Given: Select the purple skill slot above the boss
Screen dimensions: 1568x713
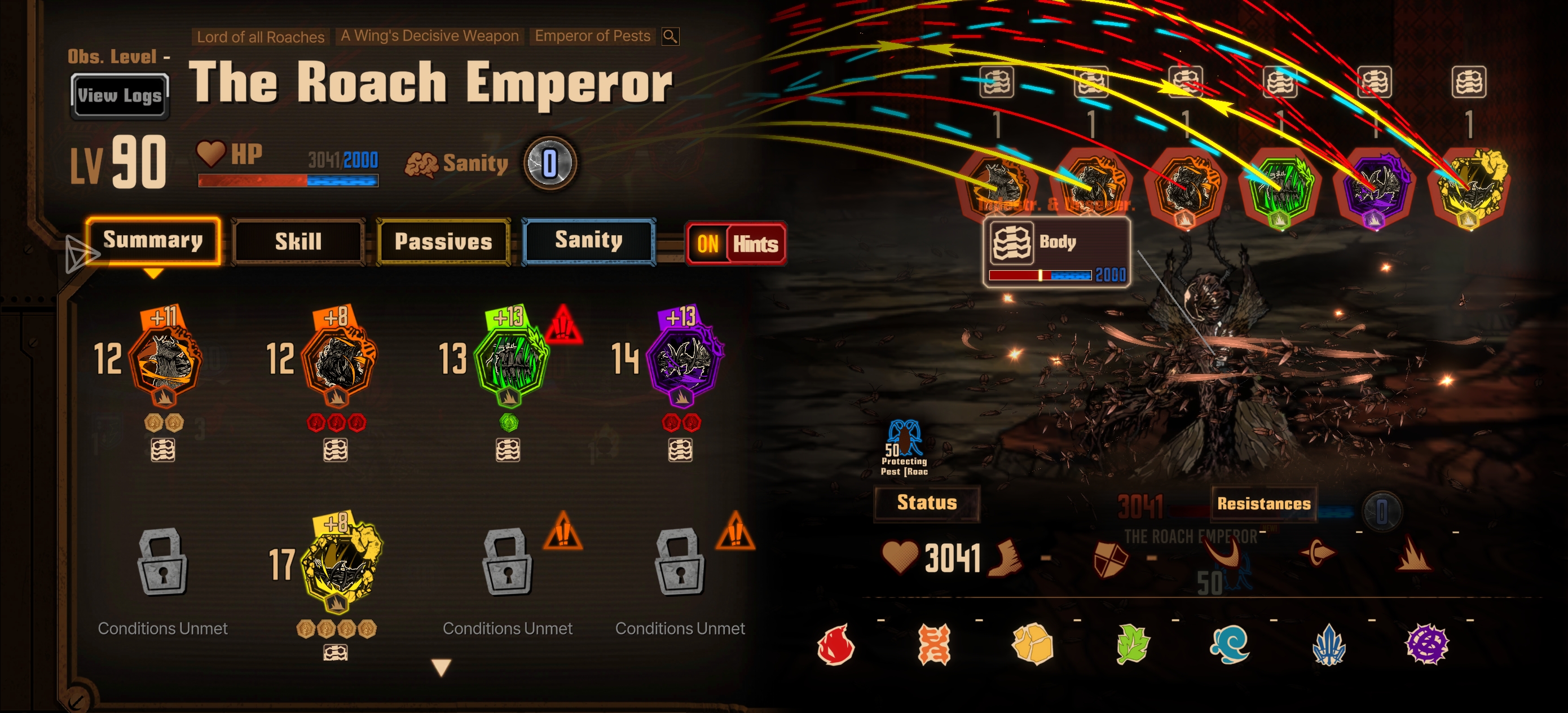Looking at the screenshot, I should [x=1374, y=187].
